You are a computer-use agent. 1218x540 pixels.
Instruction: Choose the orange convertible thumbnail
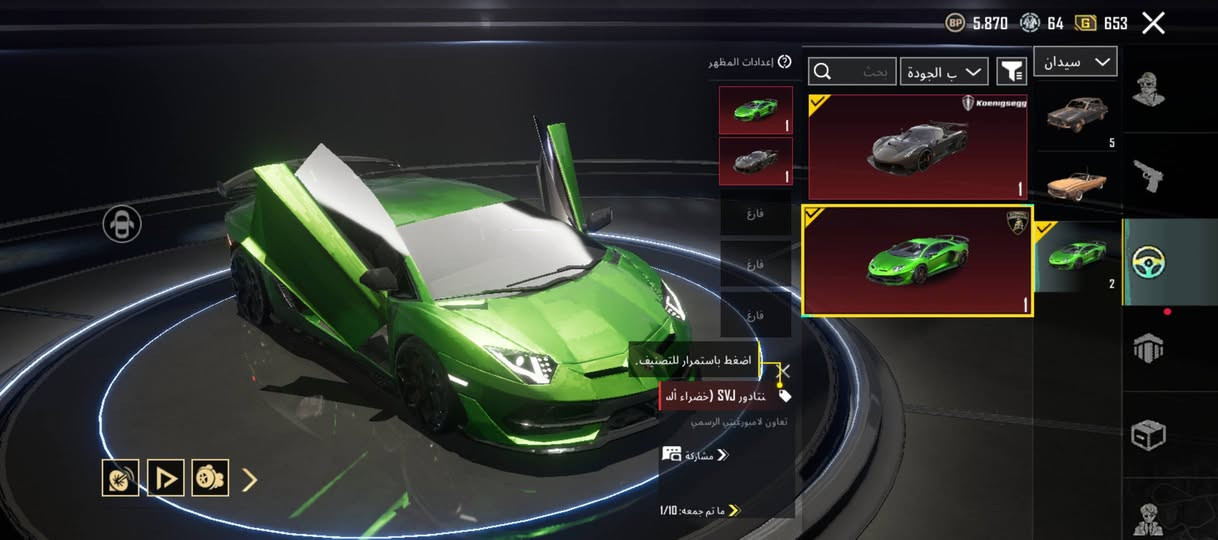pos(1077,184)
